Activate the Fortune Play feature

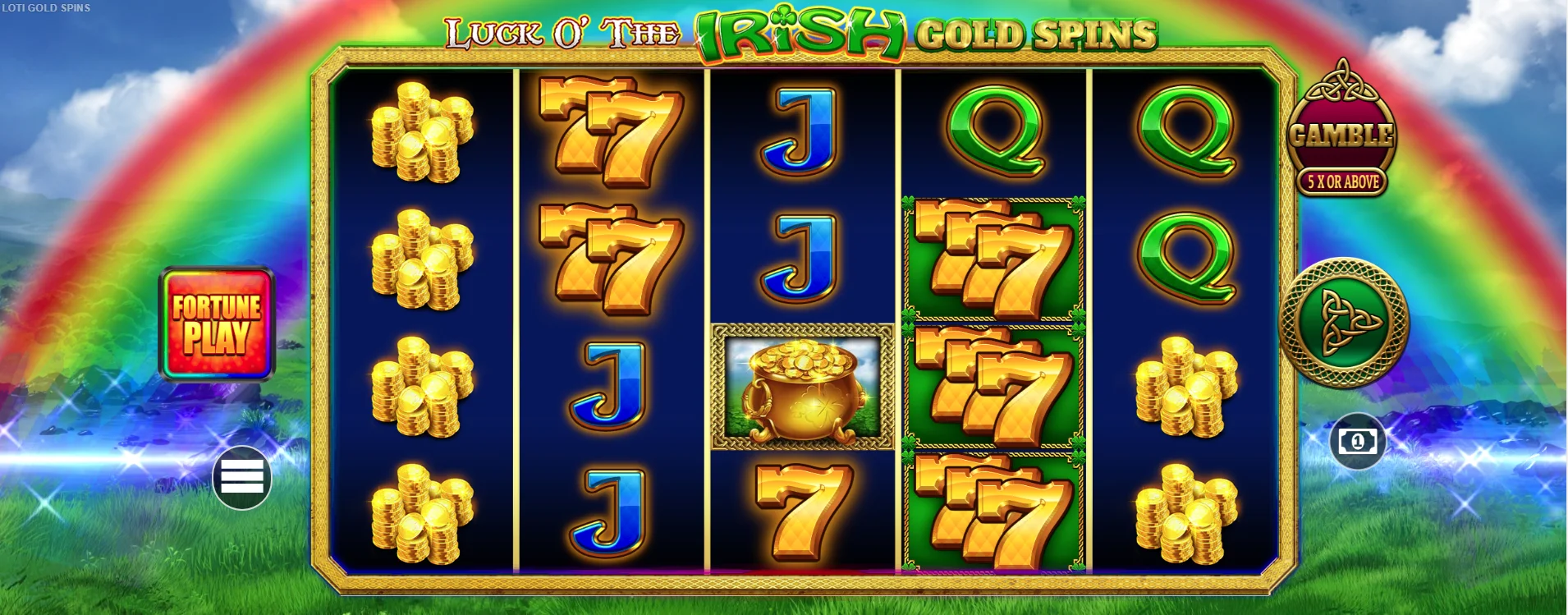tap(217, 324)
